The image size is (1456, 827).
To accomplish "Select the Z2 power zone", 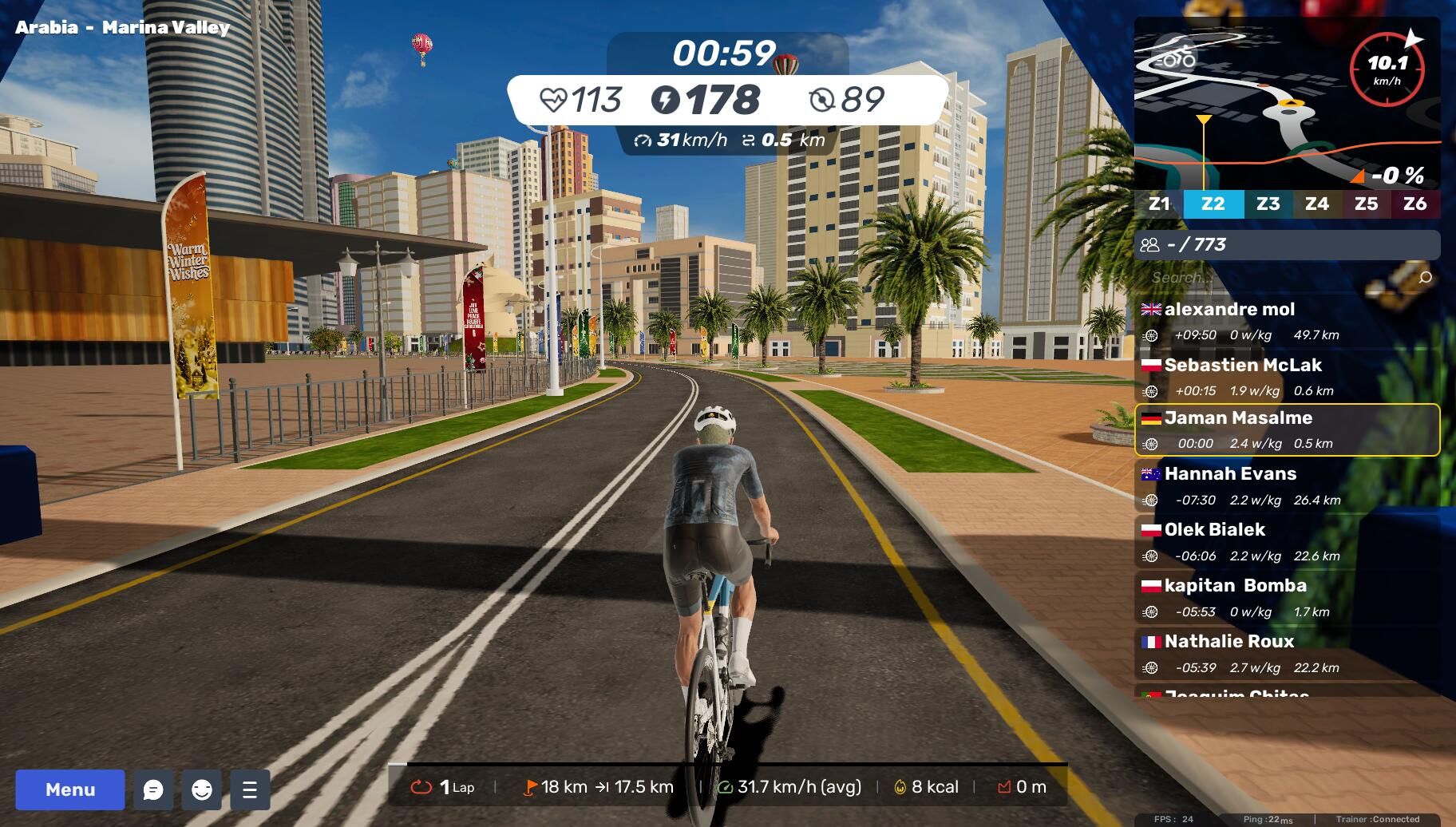I will point(1213,204).
